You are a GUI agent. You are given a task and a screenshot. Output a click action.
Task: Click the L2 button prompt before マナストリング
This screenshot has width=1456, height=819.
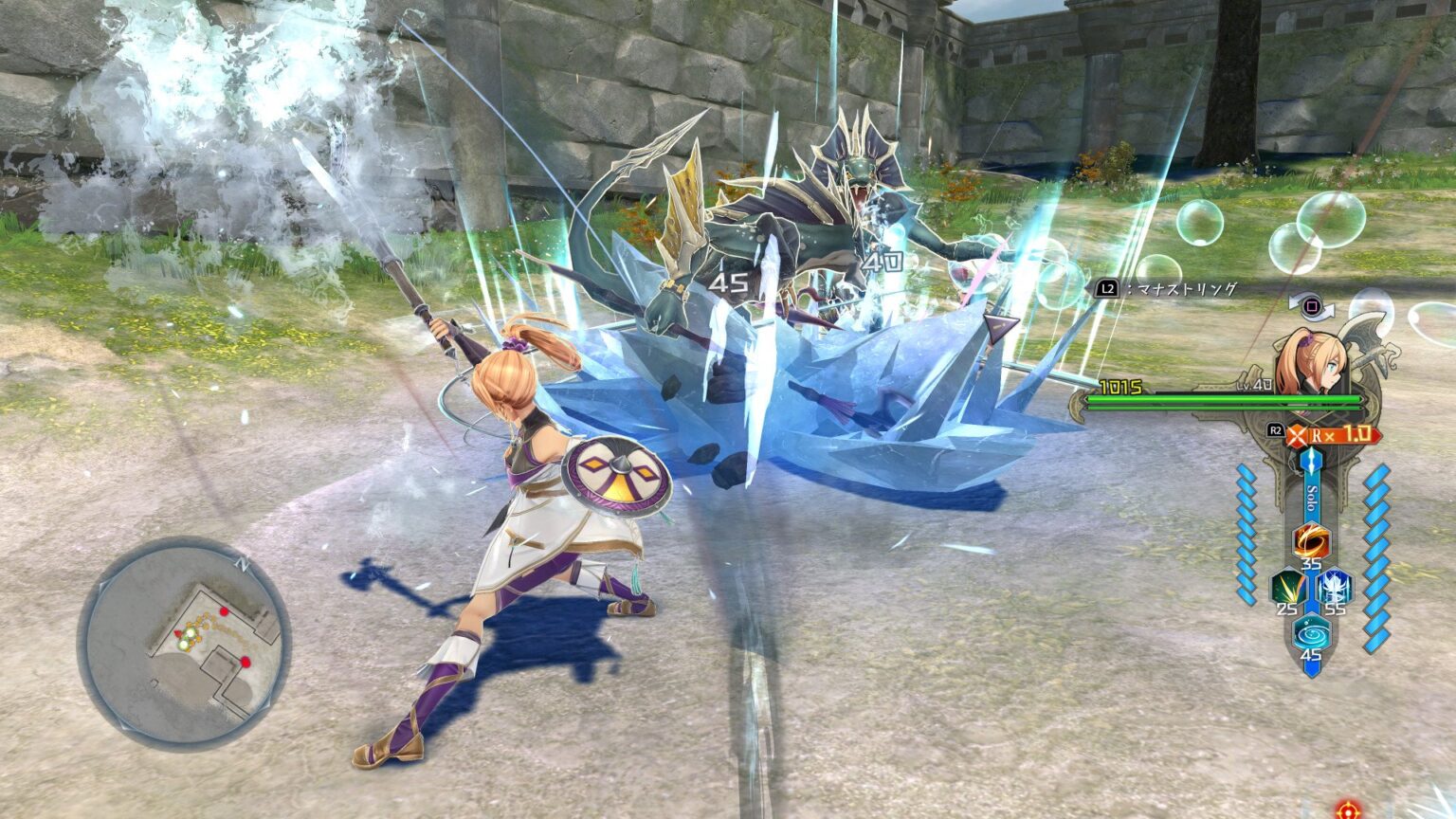(x=1108, y=287)
